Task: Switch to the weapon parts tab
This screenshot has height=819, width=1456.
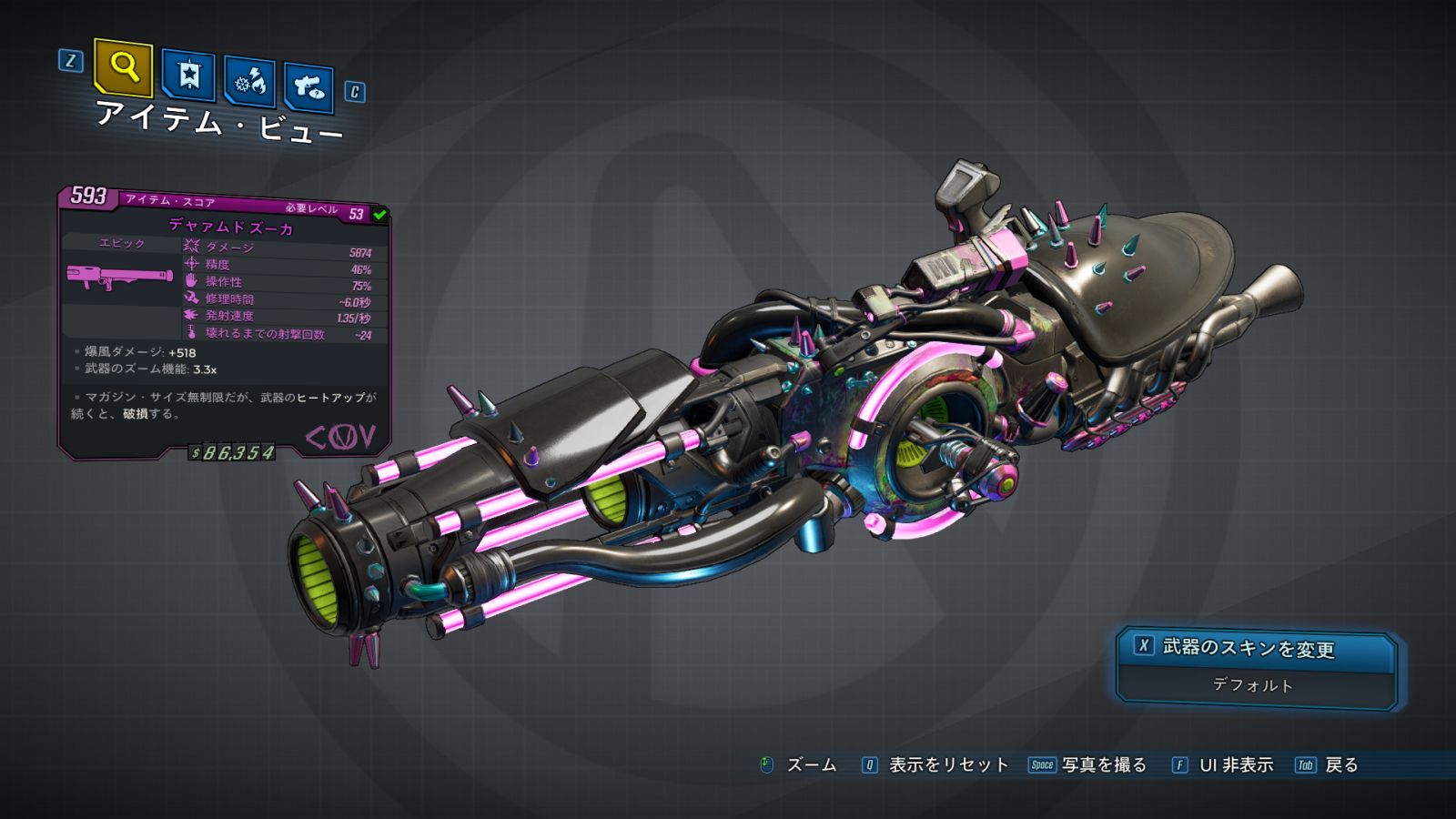Action: pyautogui.click(x=308, y=87)
